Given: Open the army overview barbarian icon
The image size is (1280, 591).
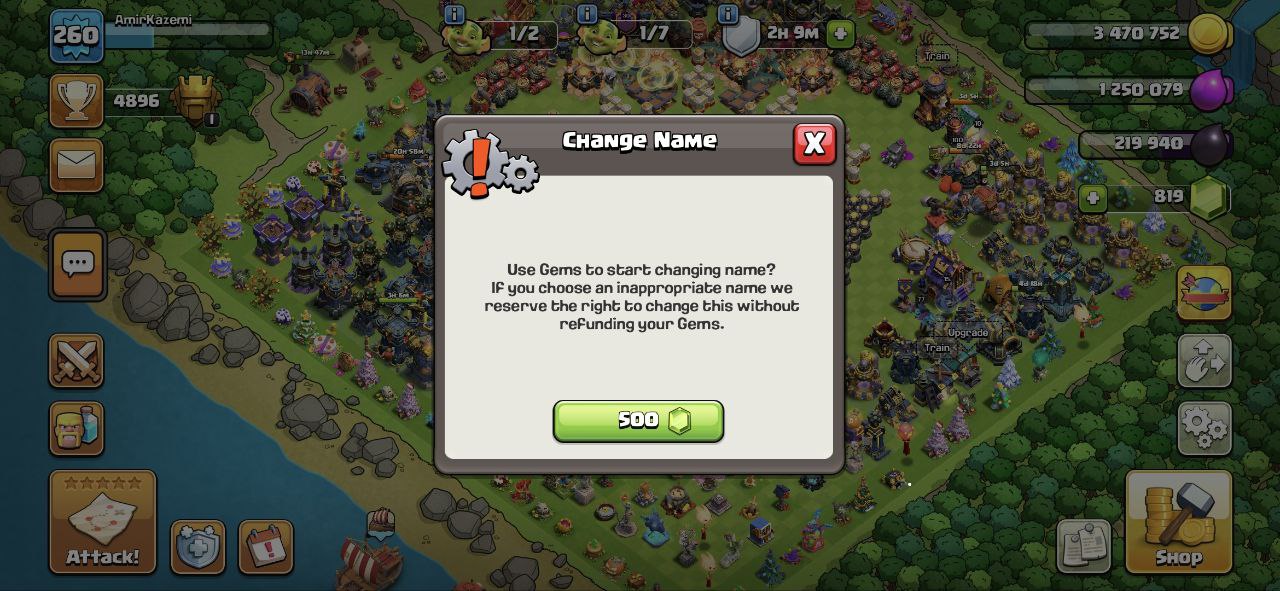Looking at the screenshot, I should (77, 428).
